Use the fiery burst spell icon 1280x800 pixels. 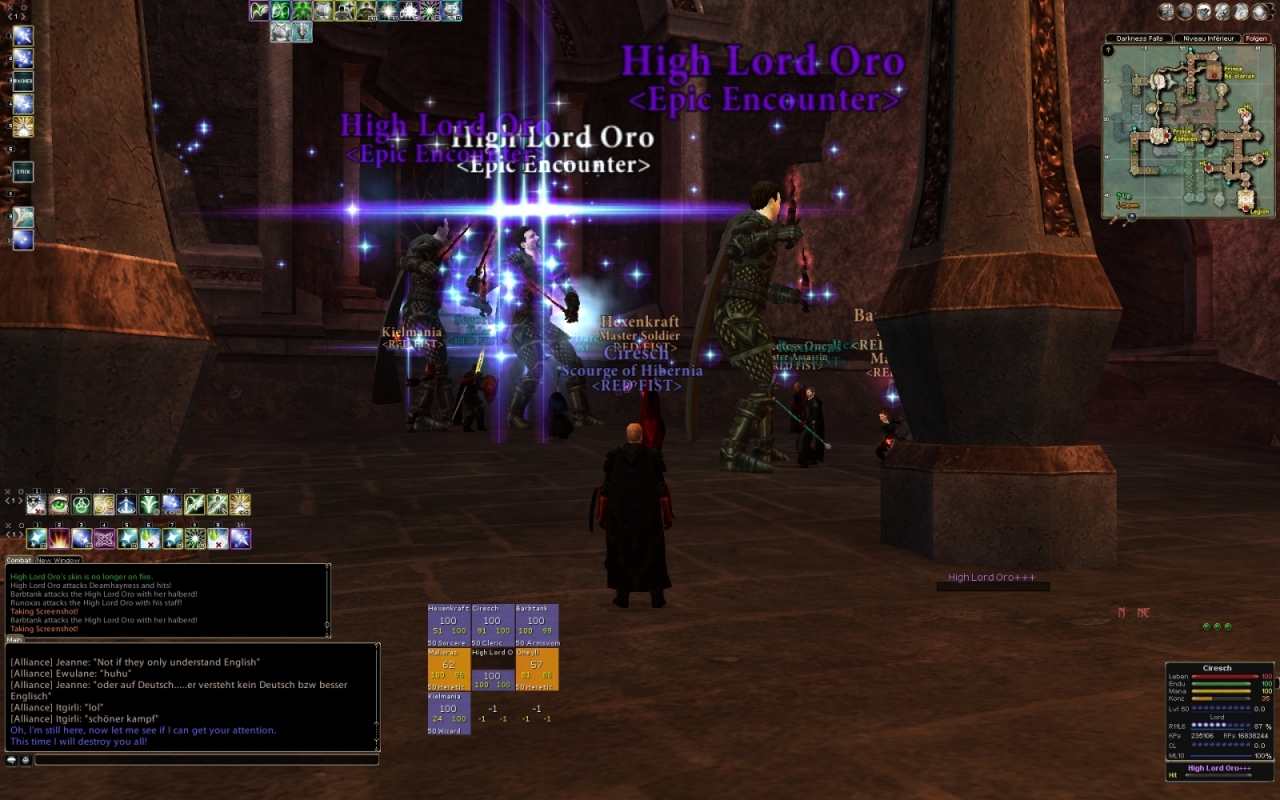tap(59, 539)
